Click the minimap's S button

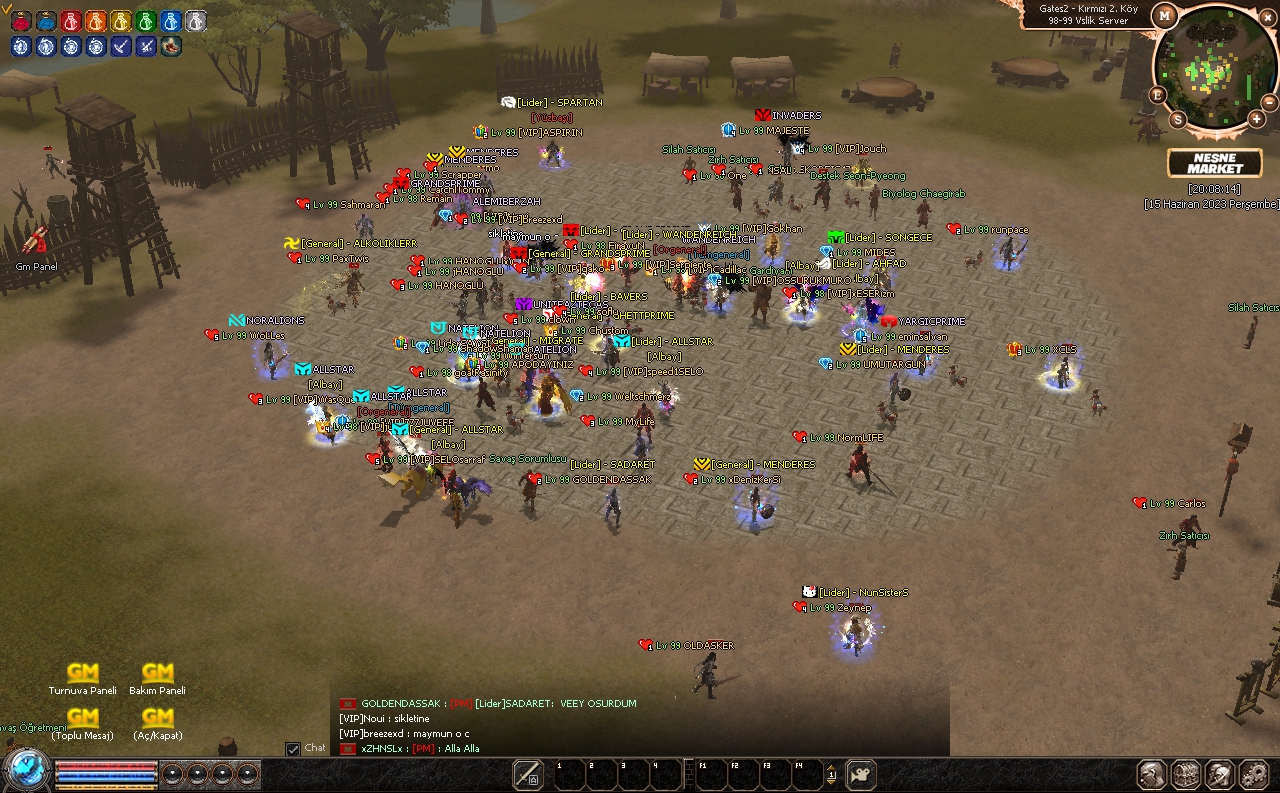point(1177,120)
